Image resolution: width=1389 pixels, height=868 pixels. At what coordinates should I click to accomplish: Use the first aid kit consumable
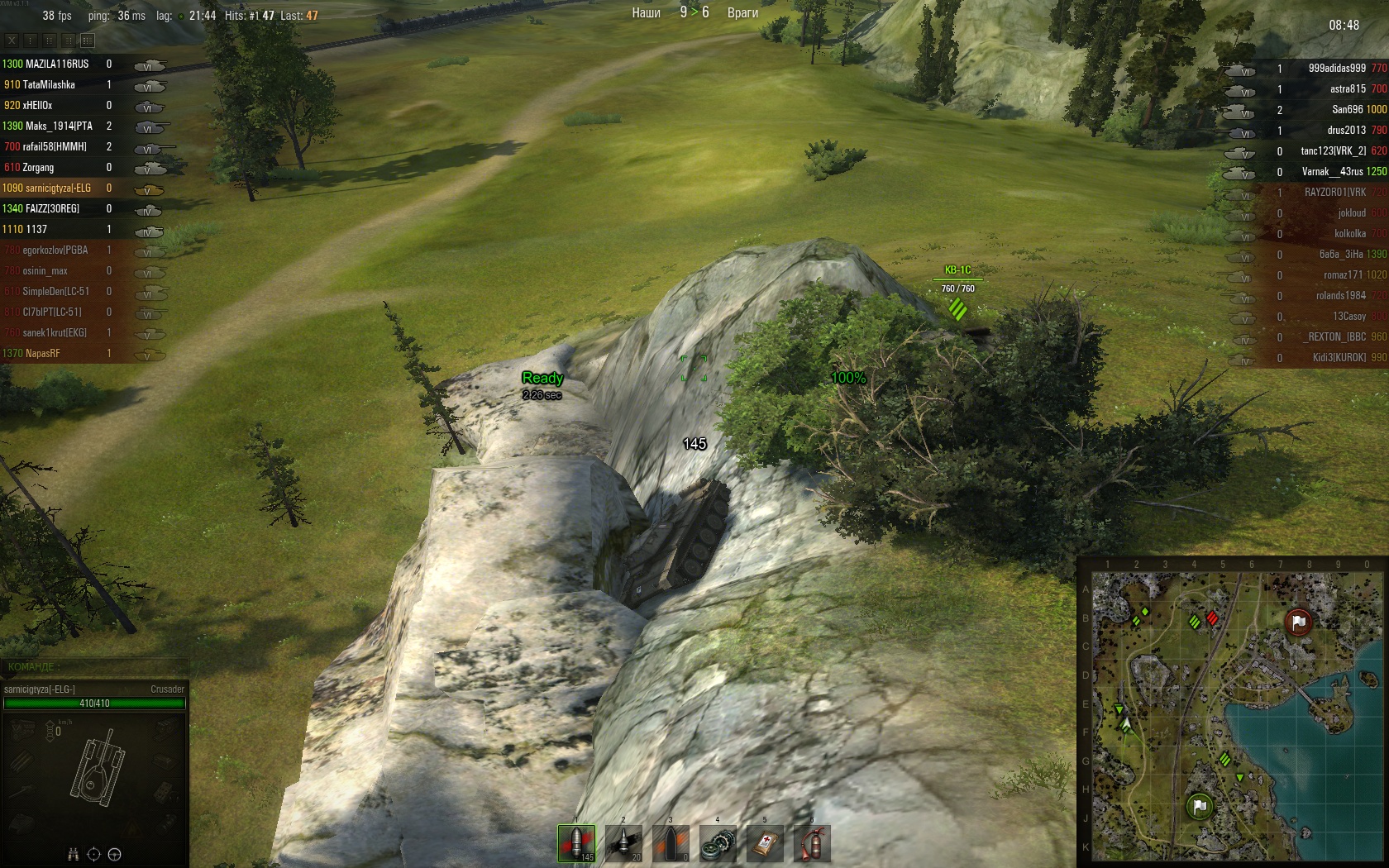[x=765, y=843]
